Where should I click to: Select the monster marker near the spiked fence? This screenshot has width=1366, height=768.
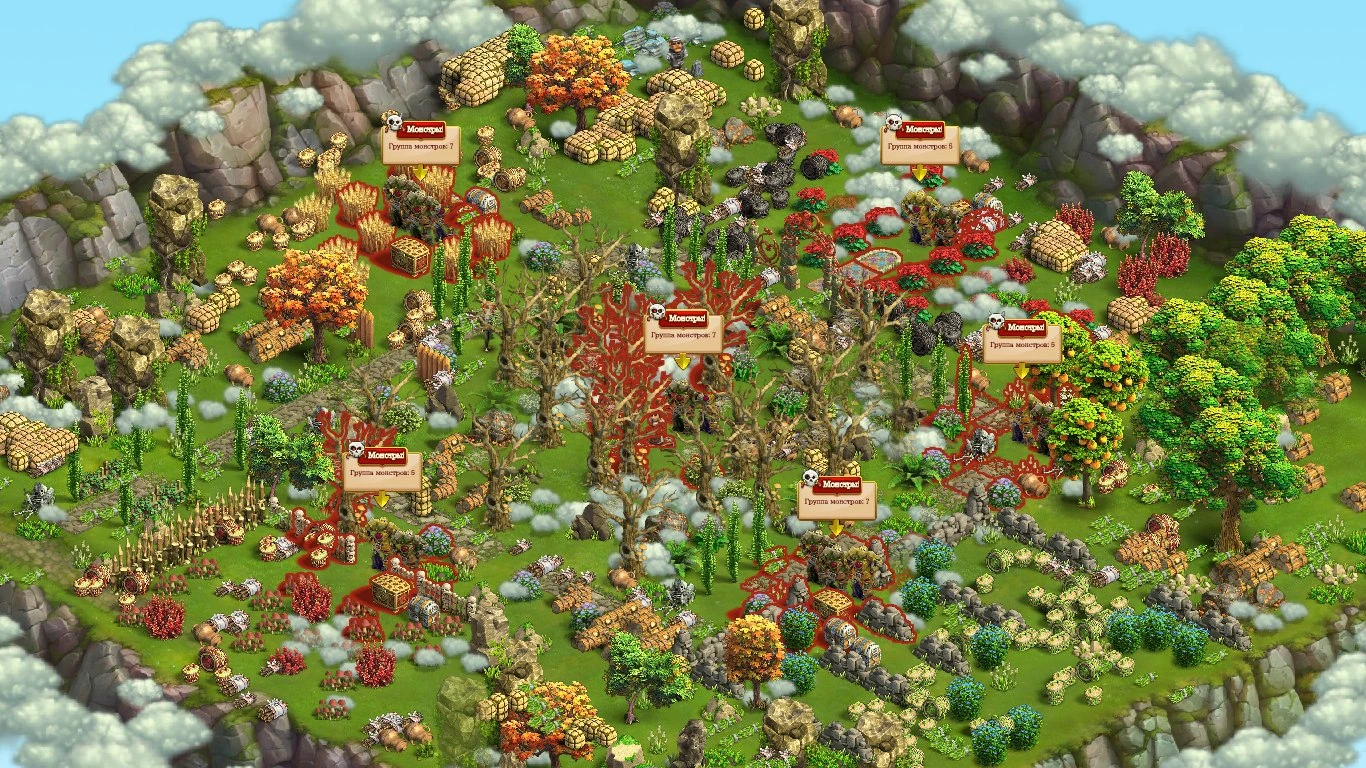(x=381, y=471)
